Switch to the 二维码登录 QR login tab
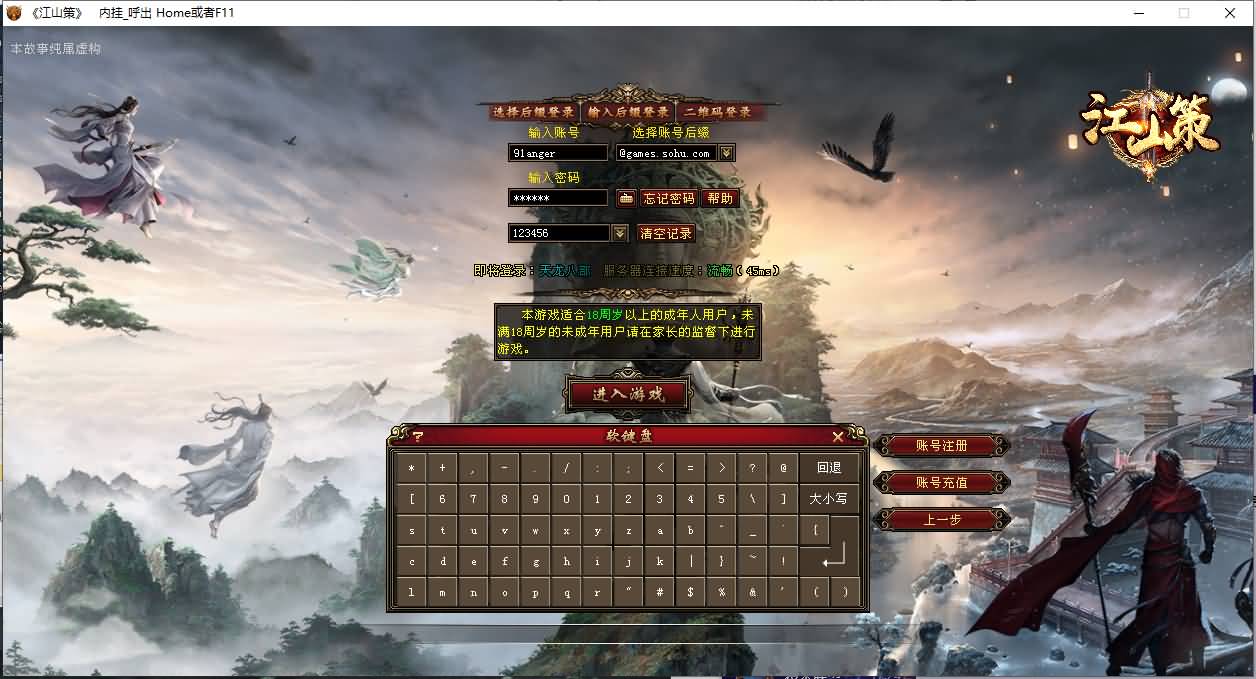 [716, 112]
